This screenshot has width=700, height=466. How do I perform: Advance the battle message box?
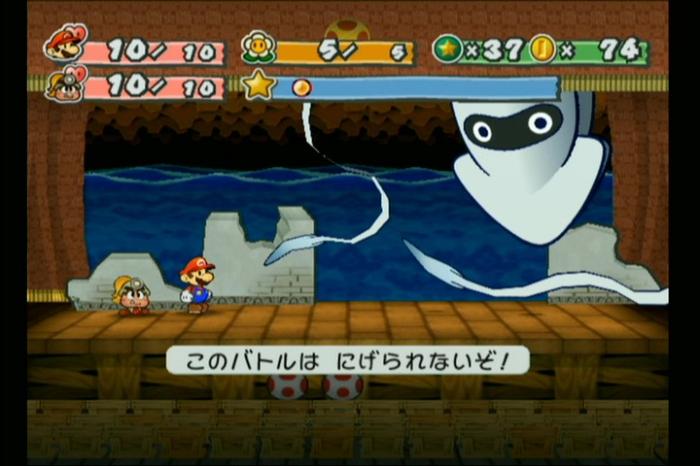pos(347,359)
